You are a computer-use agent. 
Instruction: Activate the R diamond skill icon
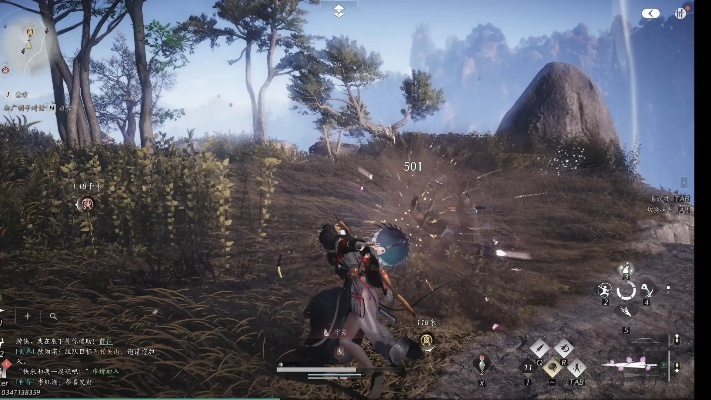click(x=564, y=349)
